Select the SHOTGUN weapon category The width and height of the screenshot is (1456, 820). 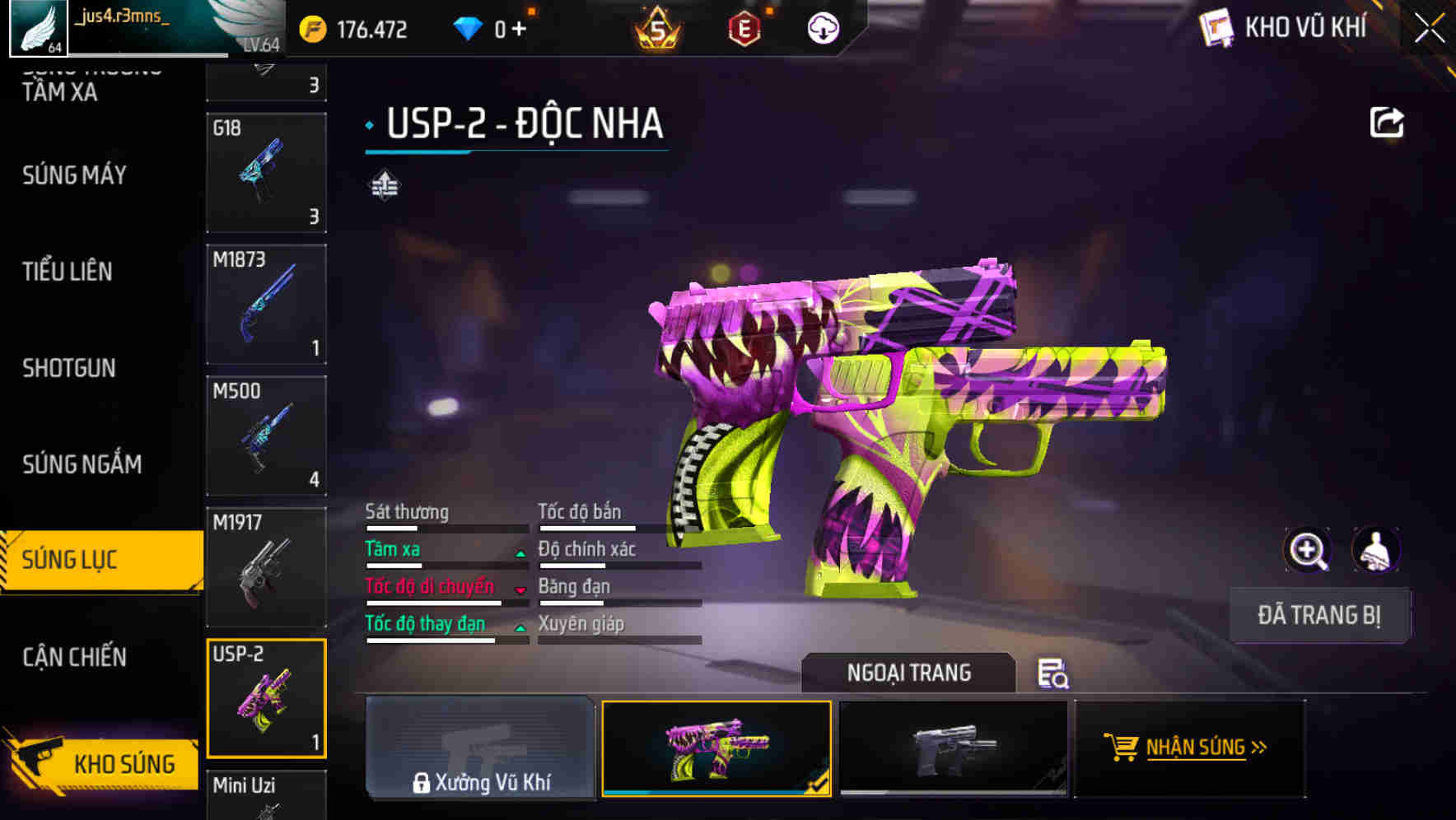(70, 368)
